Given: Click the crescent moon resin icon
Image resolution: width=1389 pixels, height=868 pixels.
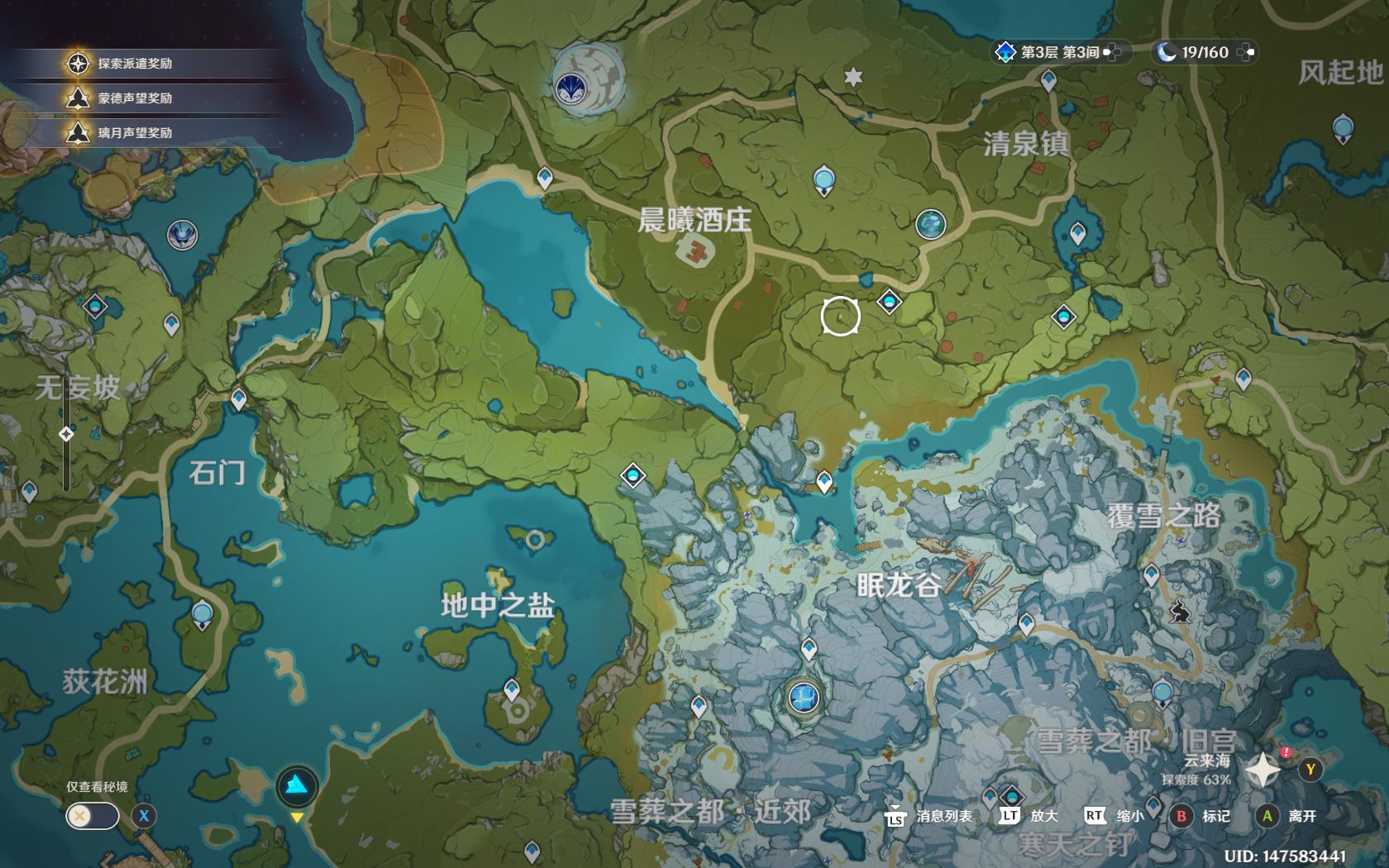Looking at the screenshot, I should click(1167, 52).
